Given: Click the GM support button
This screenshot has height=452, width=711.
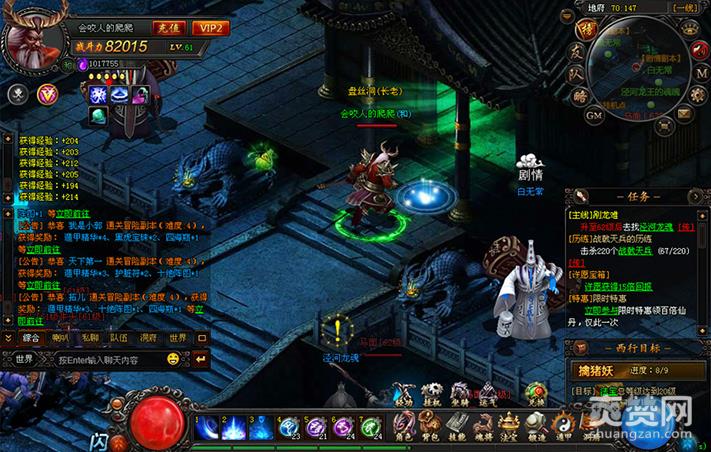Looking at the screenshot, I should pyautogui.click(x=593, y=115).
